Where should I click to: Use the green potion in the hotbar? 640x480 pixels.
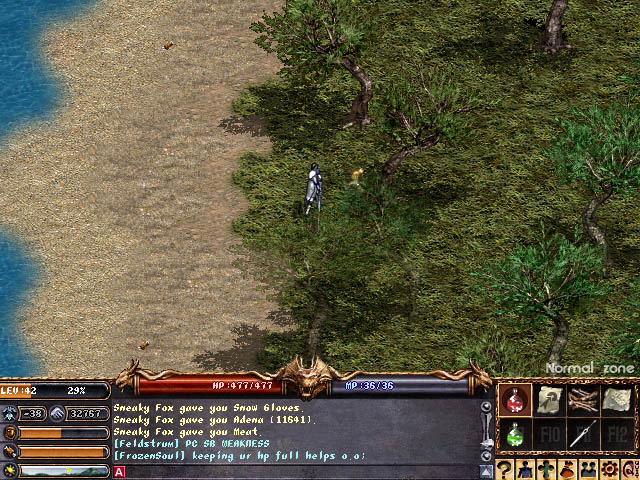pyautogui.click(x=515, y=434)
